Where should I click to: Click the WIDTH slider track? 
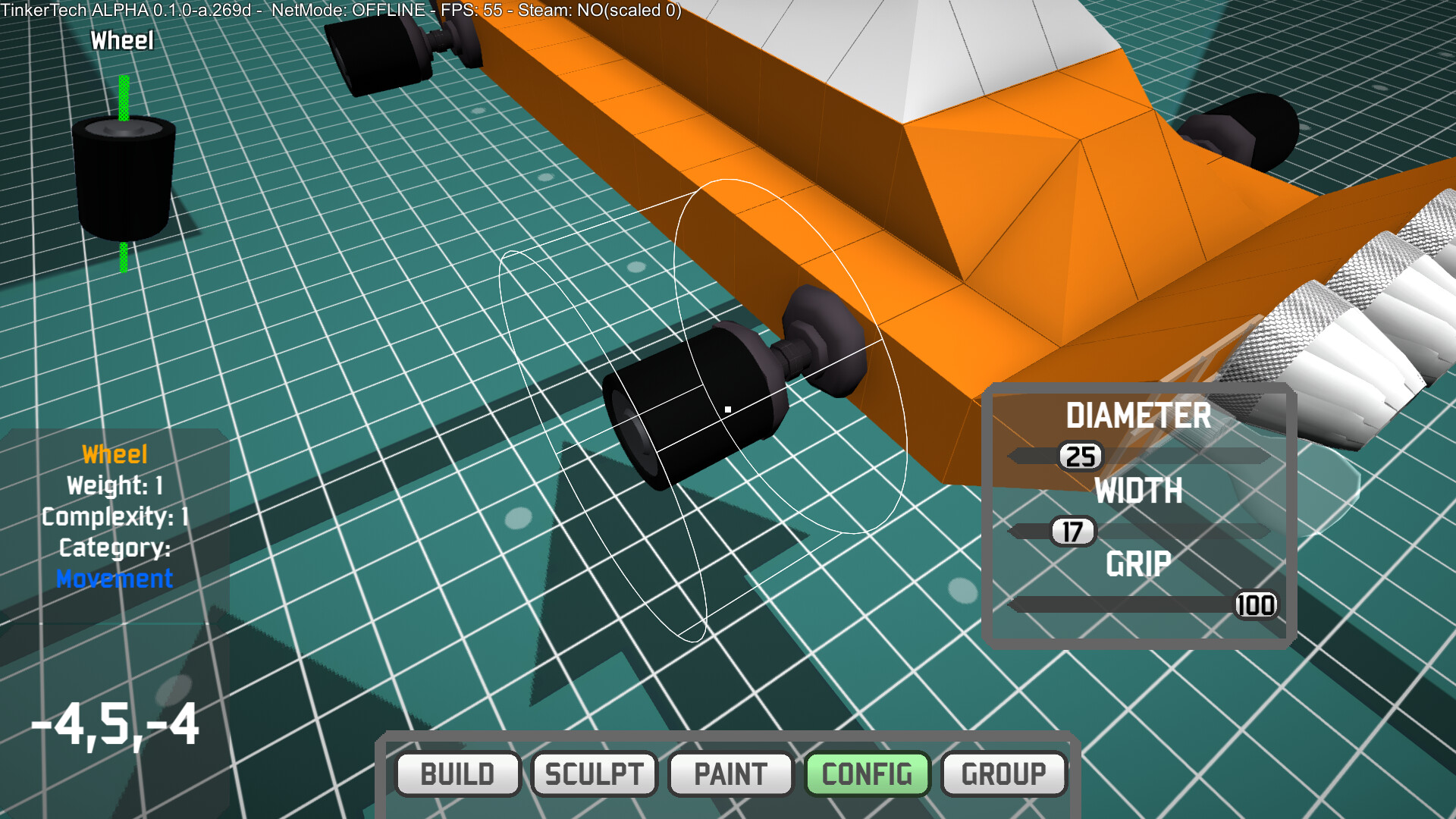(1175, 531)
